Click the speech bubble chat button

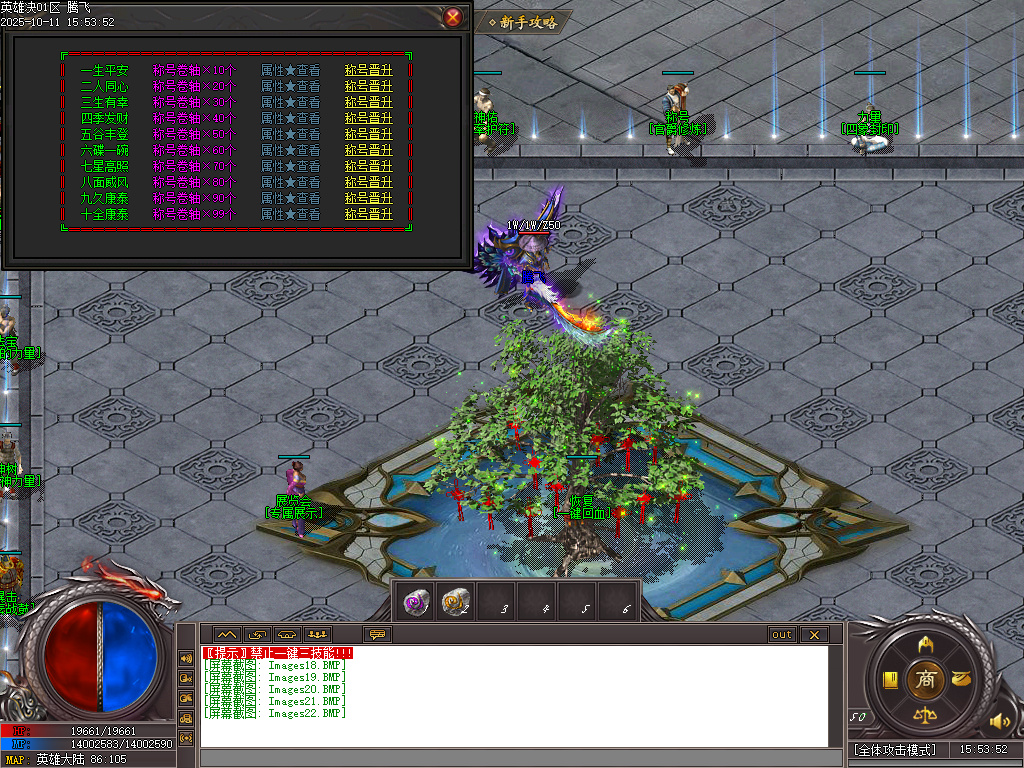tap(377, 635)
